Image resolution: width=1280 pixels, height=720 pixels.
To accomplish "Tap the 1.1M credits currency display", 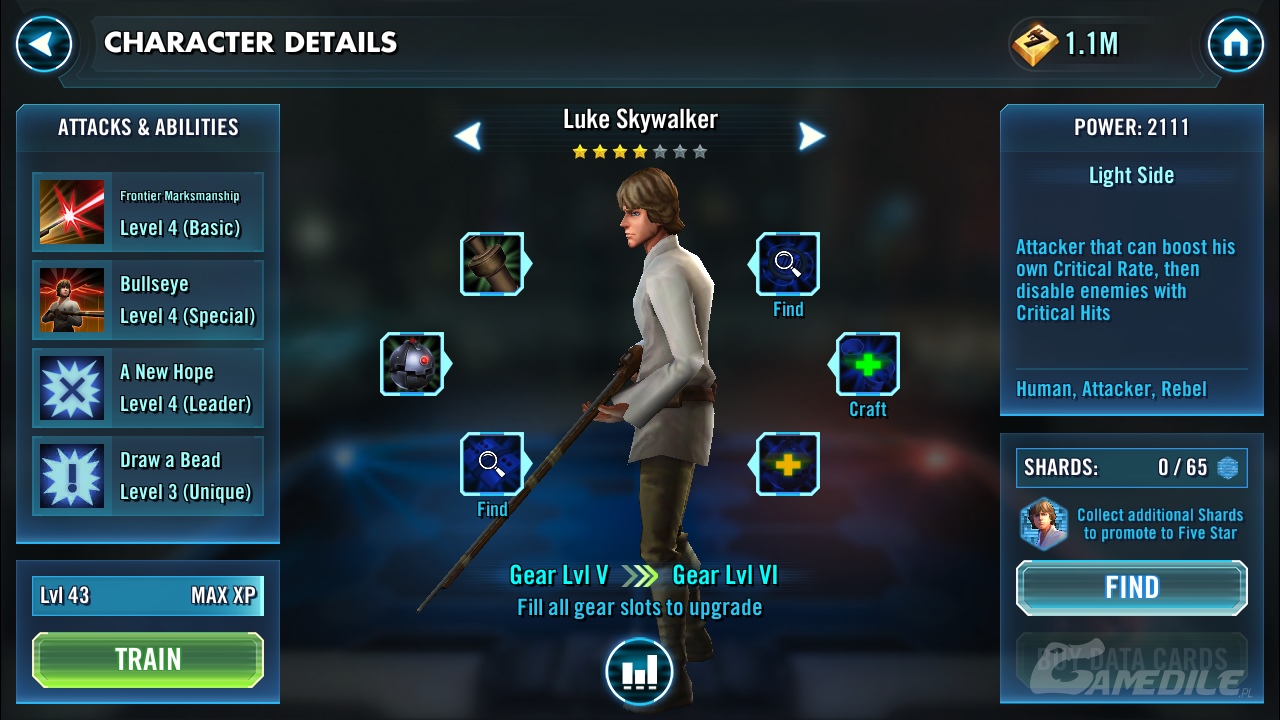I will [1066, 44].
